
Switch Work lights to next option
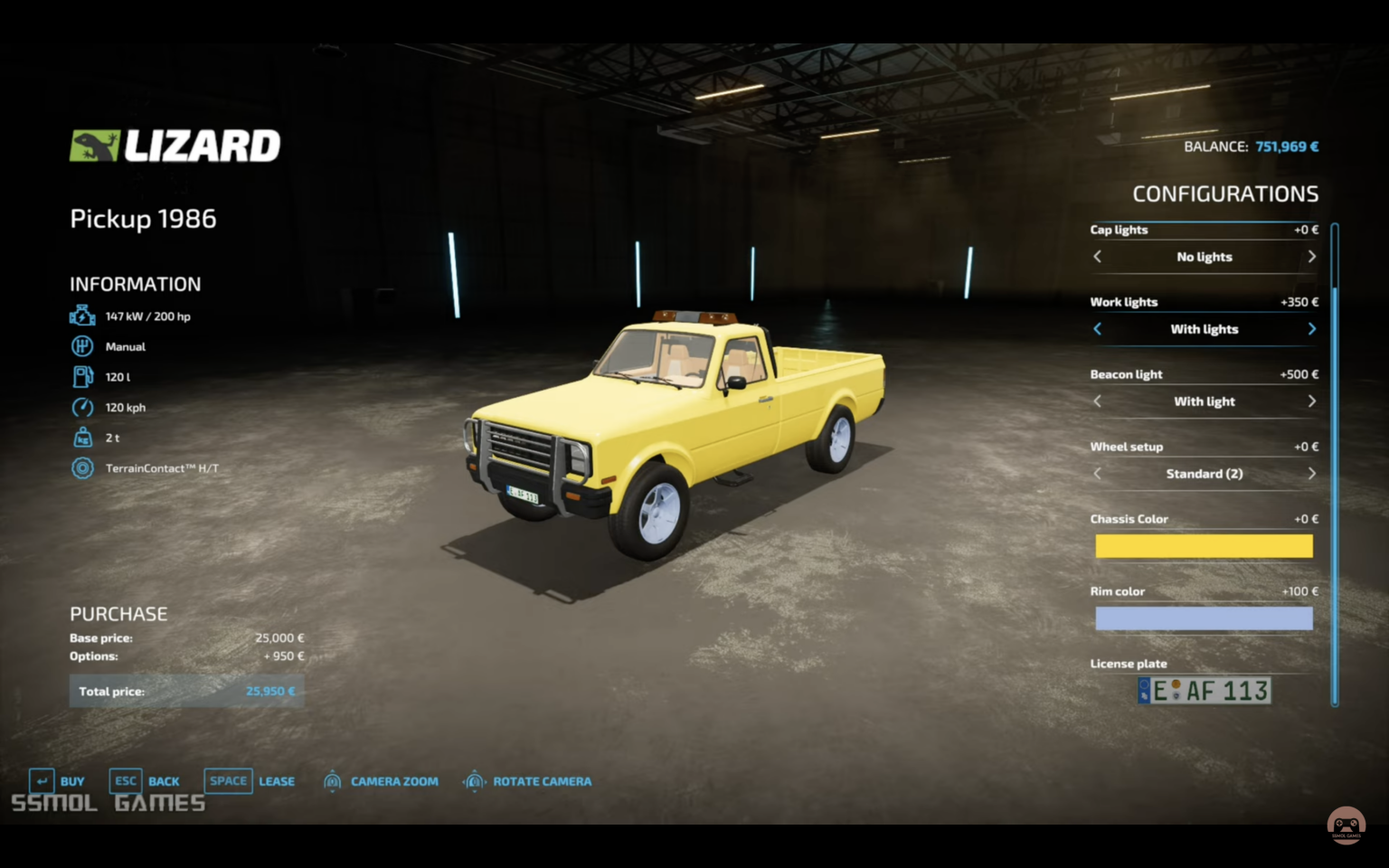tap(1311, 329)
